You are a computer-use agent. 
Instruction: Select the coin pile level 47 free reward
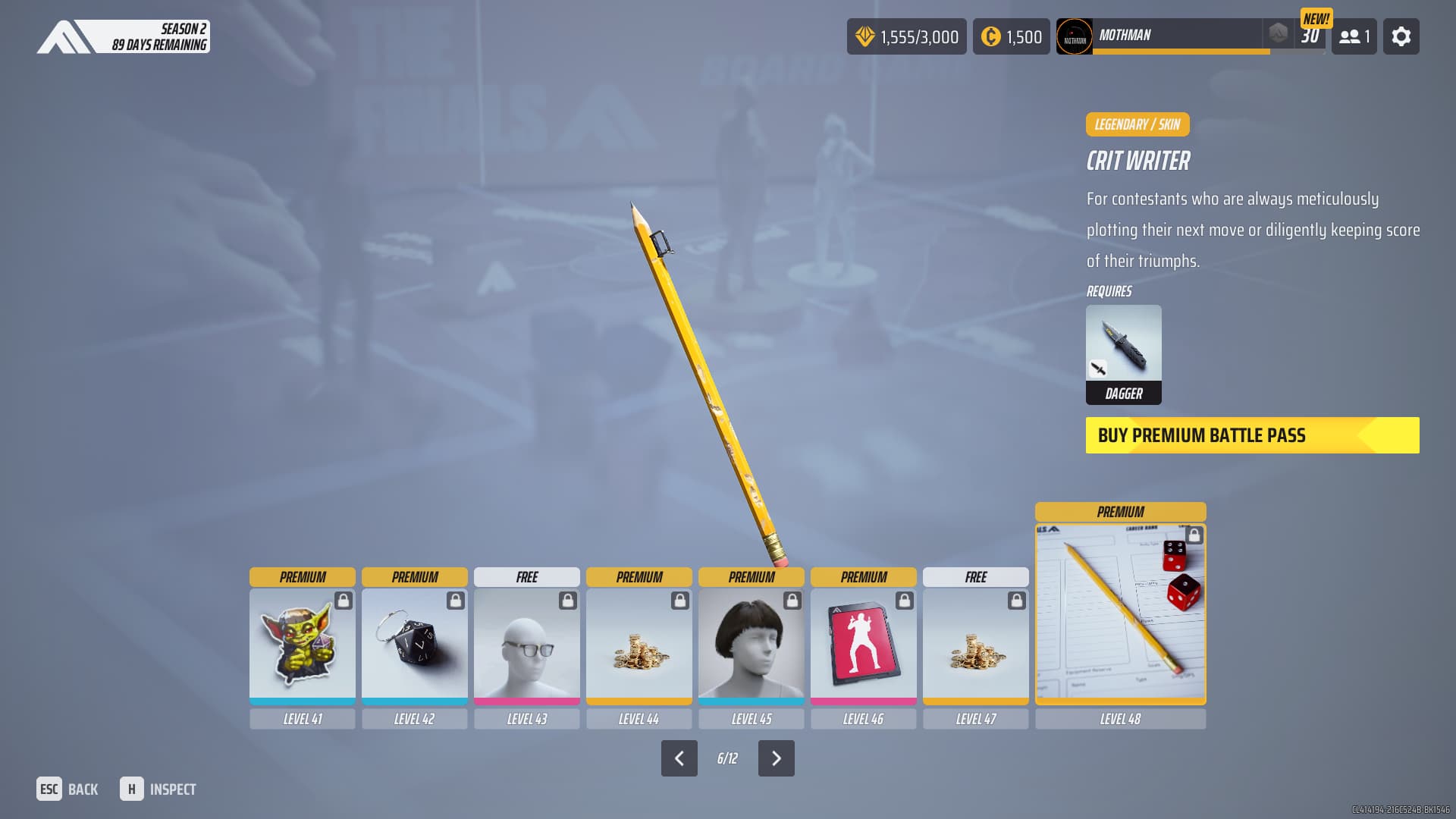[976, 645]
